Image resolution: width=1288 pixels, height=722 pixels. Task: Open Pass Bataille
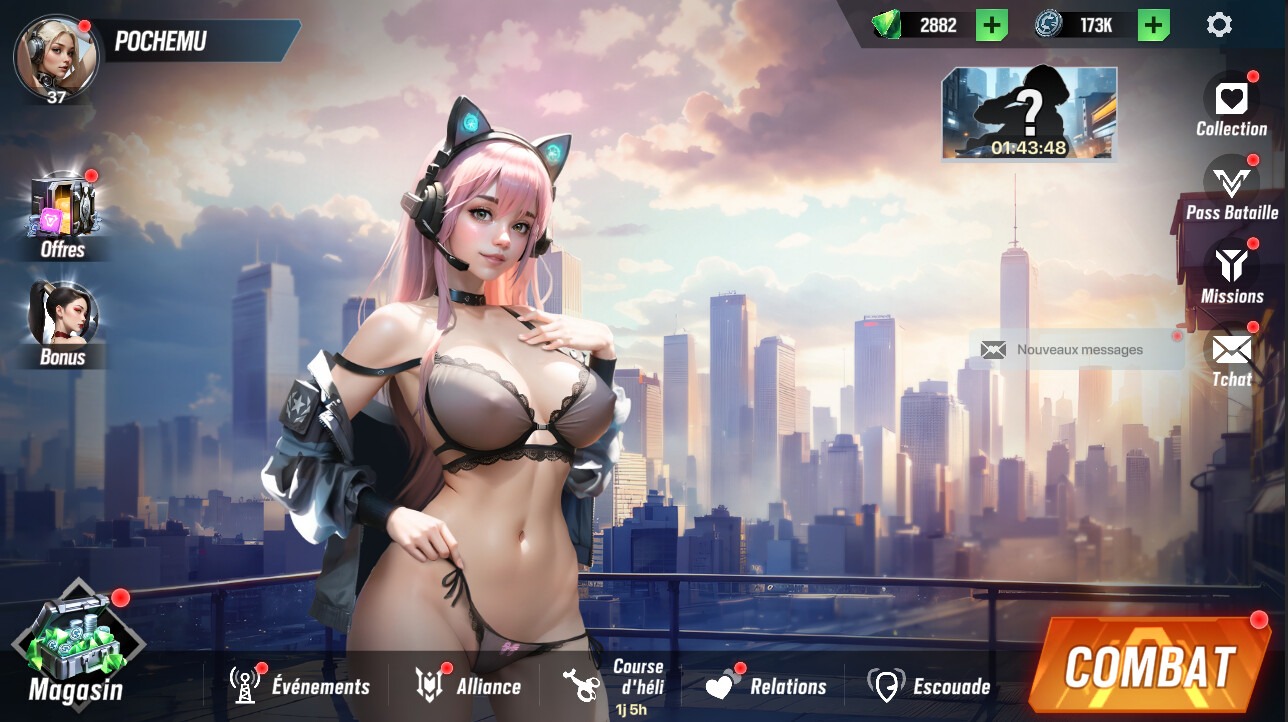(x=1231, y=190)
